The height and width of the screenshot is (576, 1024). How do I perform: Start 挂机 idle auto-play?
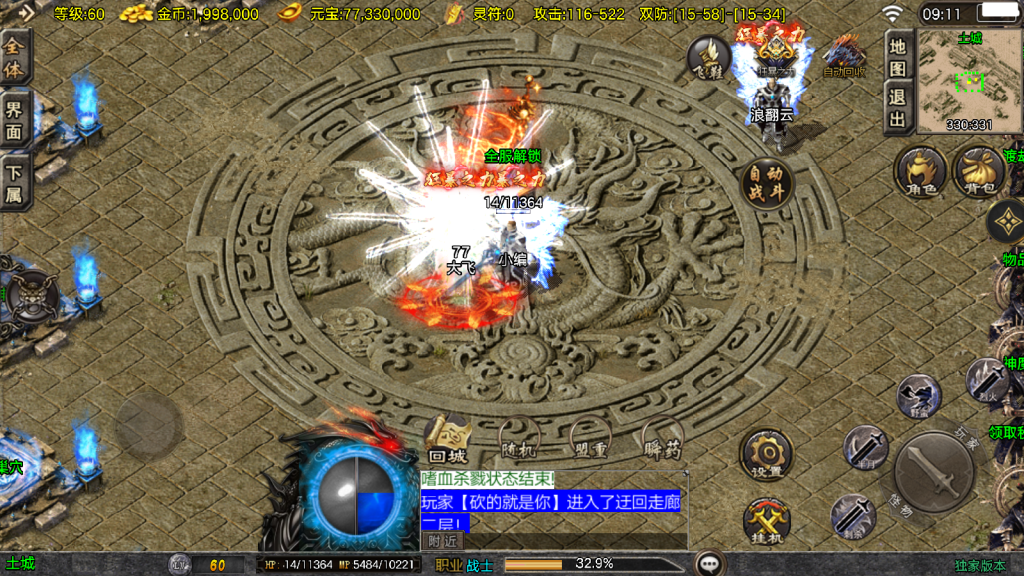[766, 520]
